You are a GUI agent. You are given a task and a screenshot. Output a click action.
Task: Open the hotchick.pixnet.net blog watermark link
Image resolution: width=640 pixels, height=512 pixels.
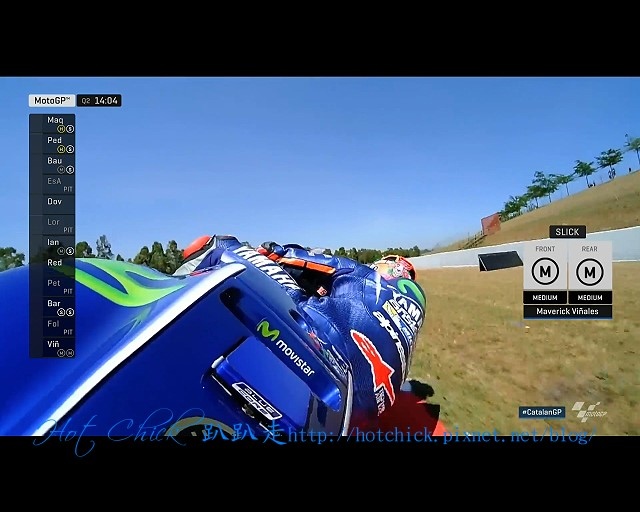(x=440, y=435)
